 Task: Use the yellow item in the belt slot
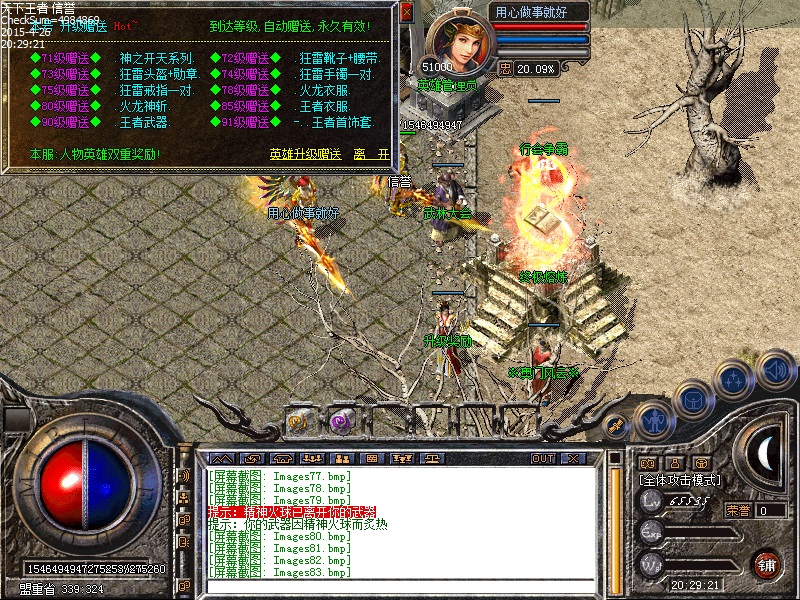click(x=298, y=422)
